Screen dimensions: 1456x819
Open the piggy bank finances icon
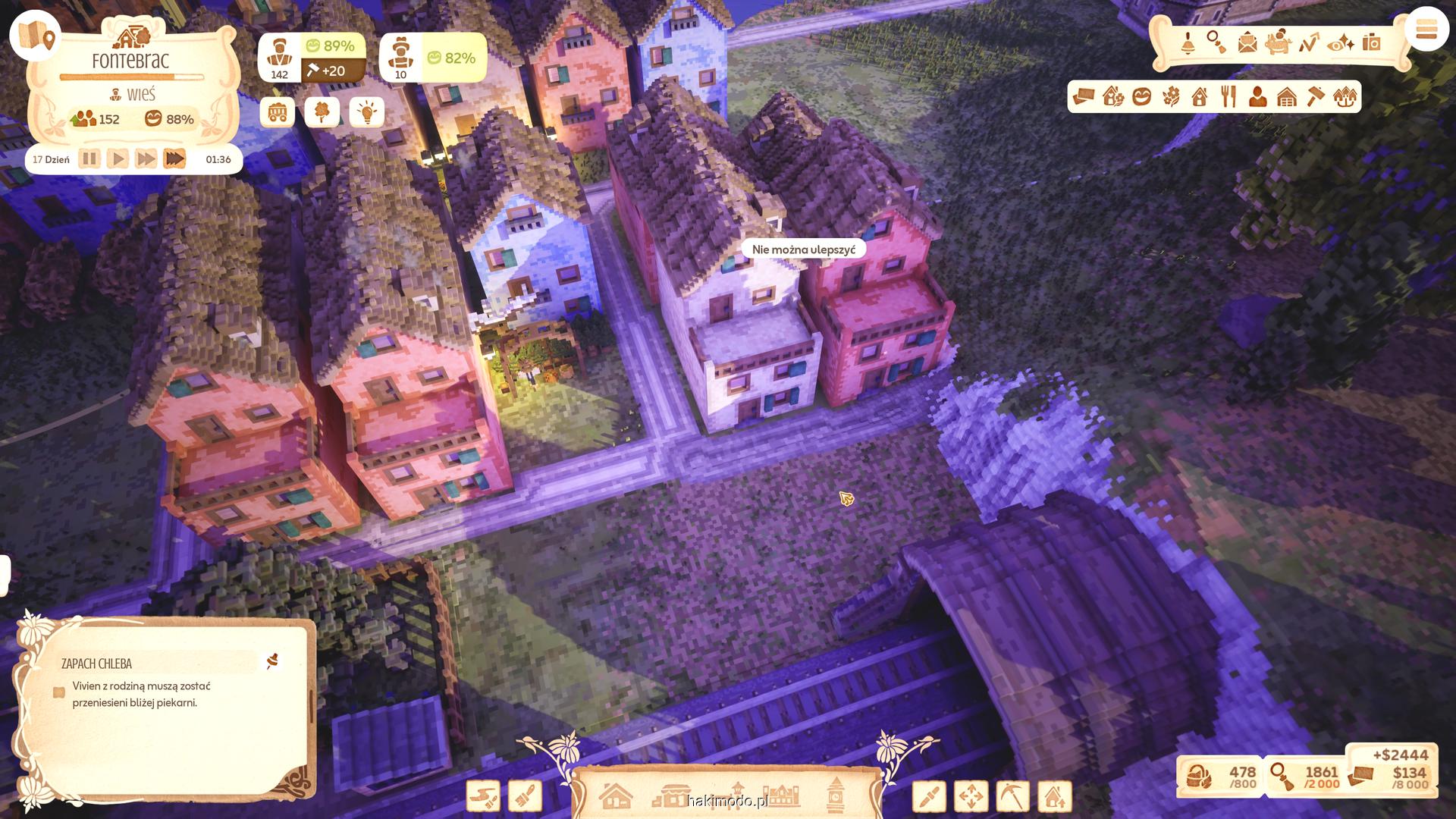pos(1278,43)
